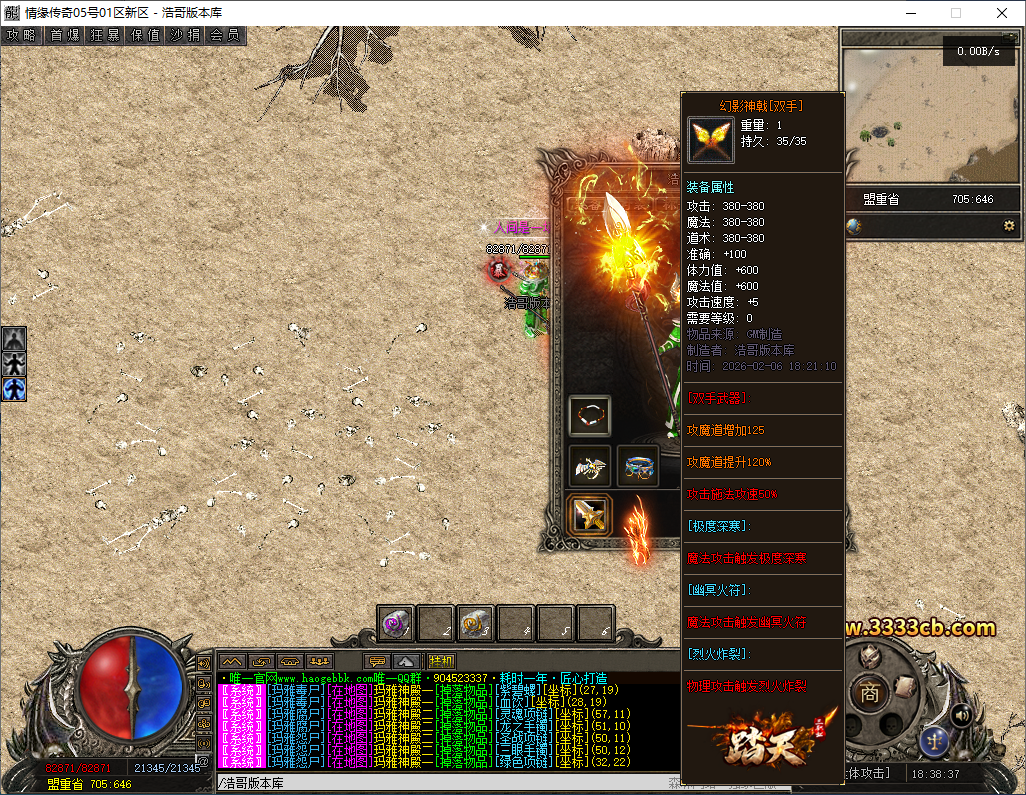This screenshot has height=795, width=1026.
Task: Toggle the 挂机 auto-battle button
Action: [x=441, y=661]
